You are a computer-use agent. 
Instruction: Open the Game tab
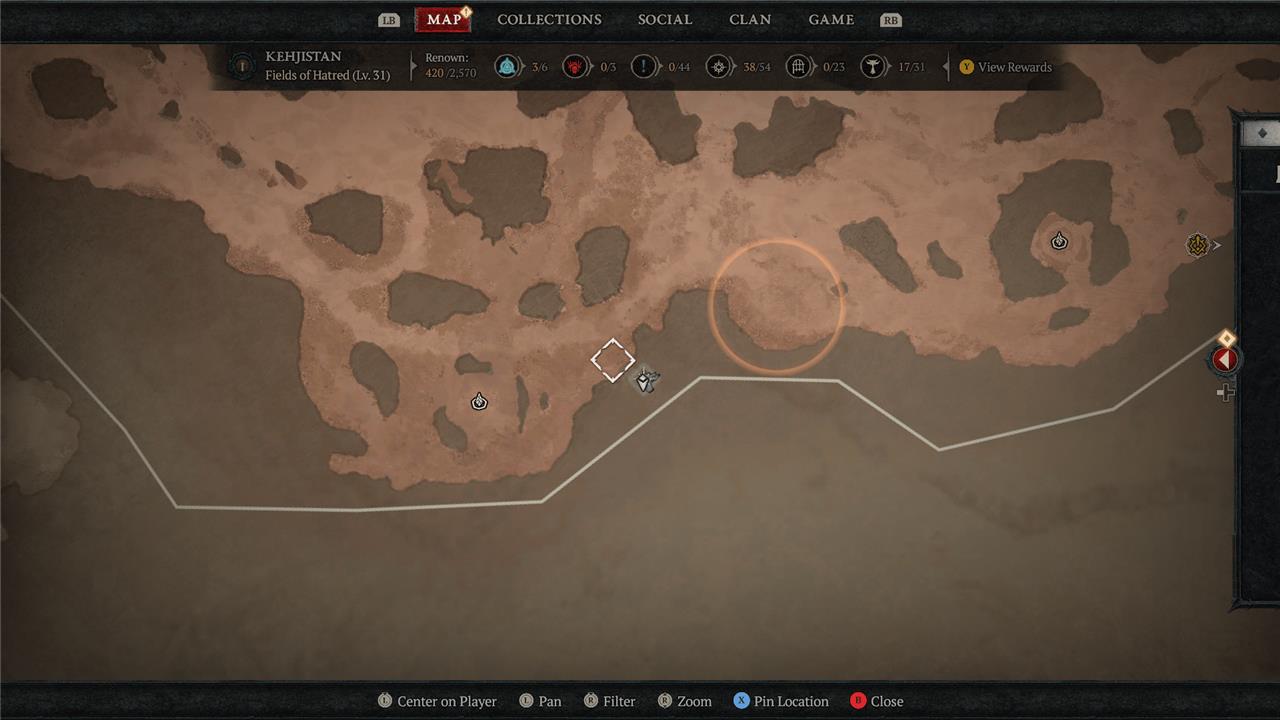click(x=831, y=20)
